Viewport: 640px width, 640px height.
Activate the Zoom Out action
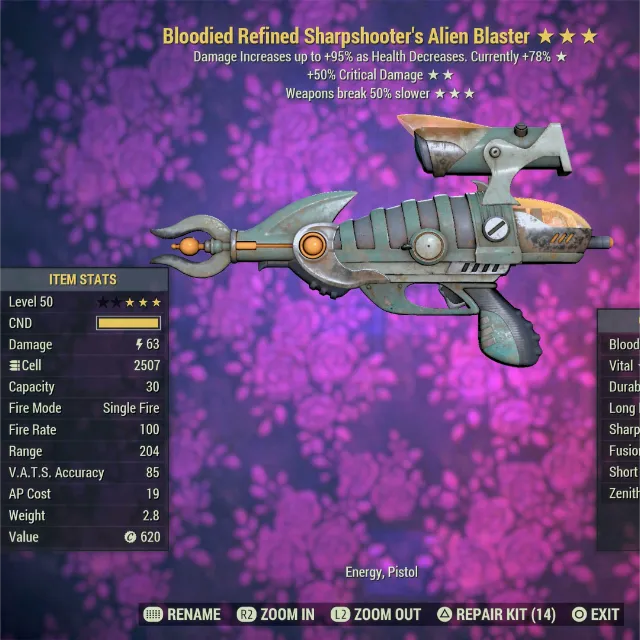(x=377, y=614)
